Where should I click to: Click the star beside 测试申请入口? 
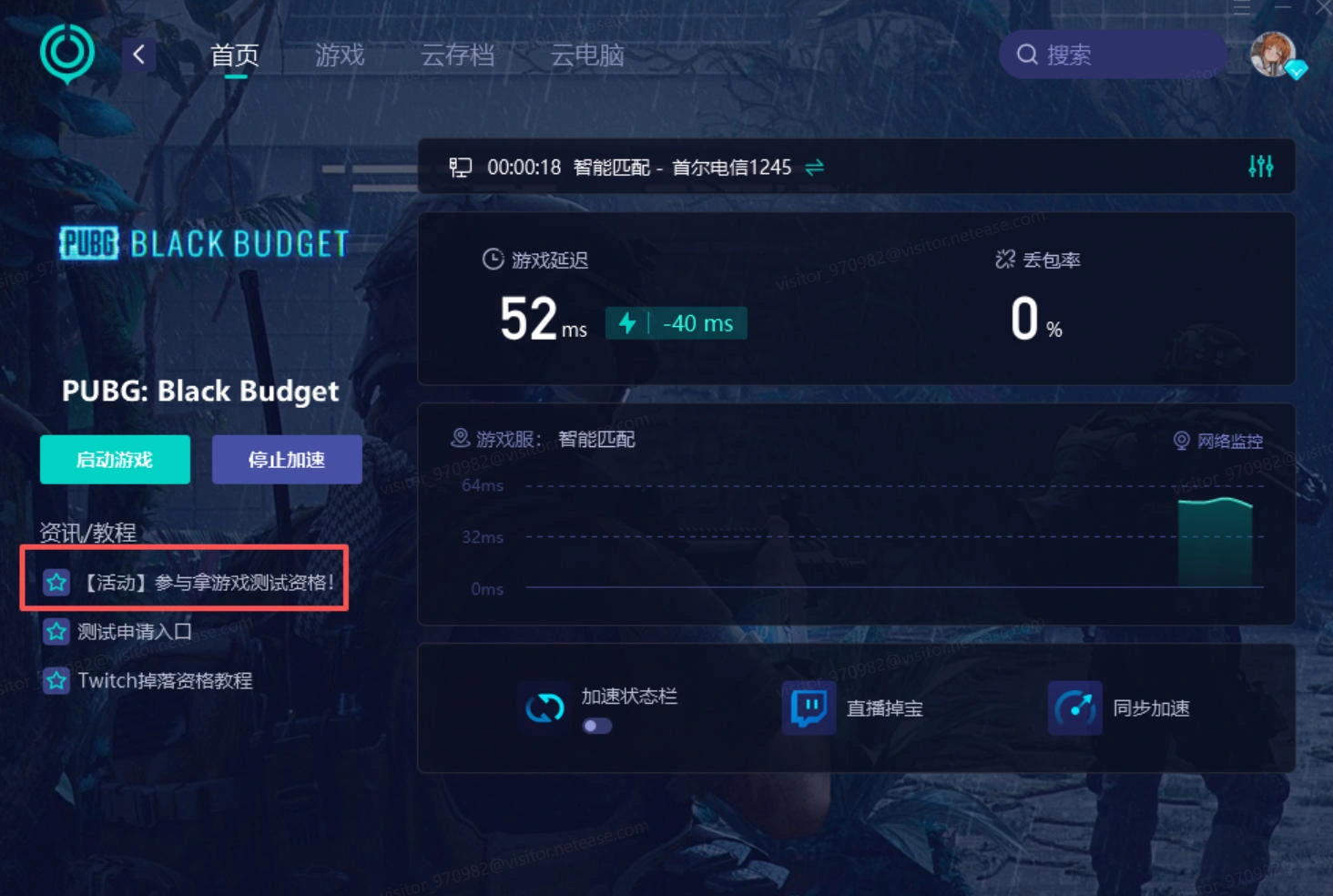click(x=56, y=631)
